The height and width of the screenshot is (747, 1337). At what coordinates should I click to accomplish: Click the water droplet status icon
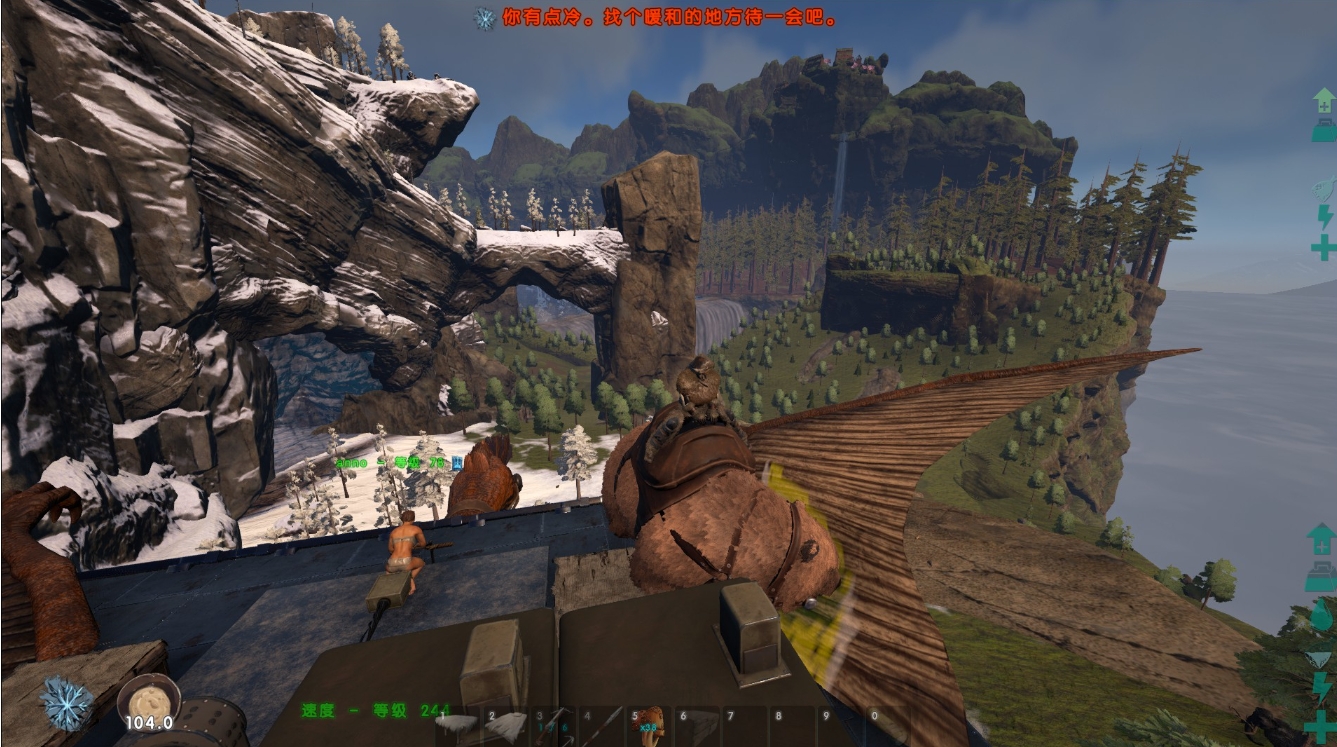pos(1321,615)
